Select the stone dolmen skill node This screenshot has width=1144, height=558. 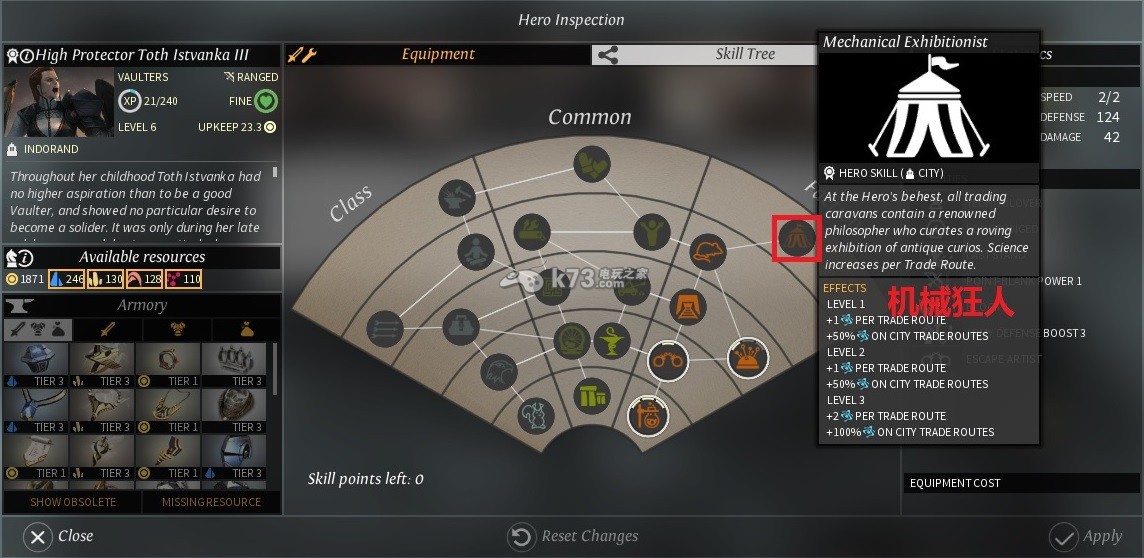click(x=592, y=396)
